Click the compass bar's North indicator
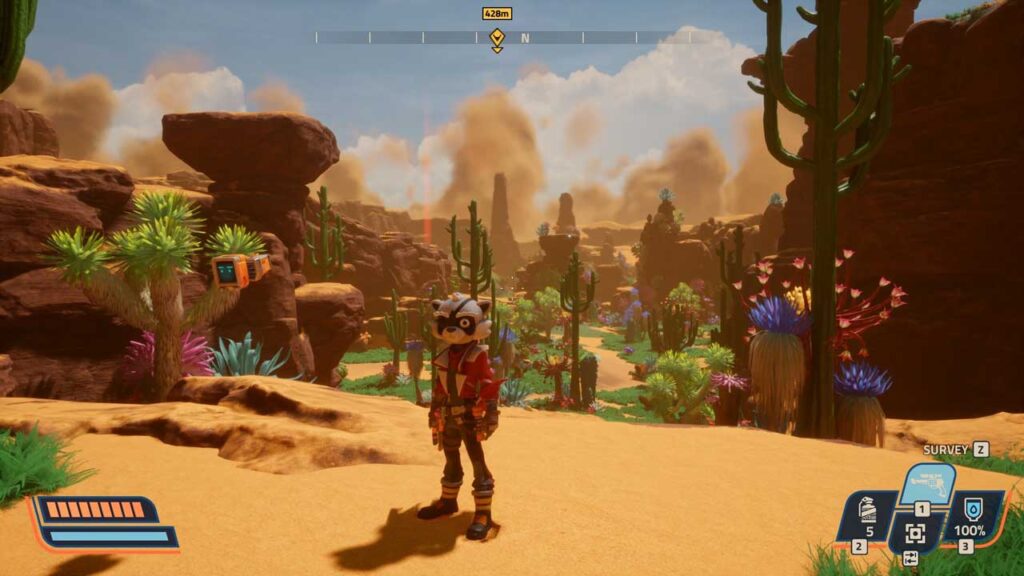Viewport: 1024px width, 576px height. (x=524, y=38)
